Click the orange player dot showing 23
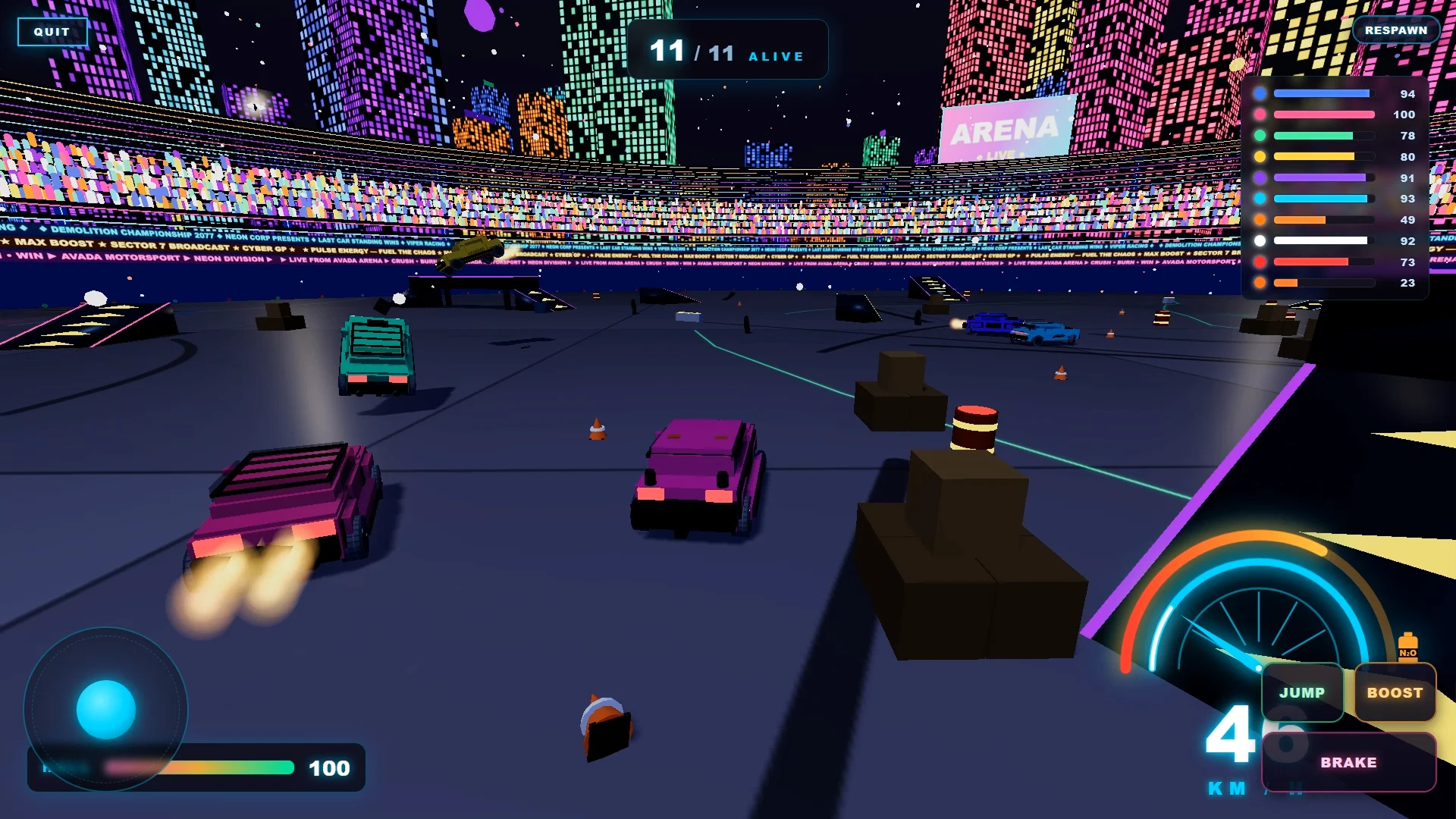The width and height of the screenshot is (1456, 819). tap(1259, 284)
